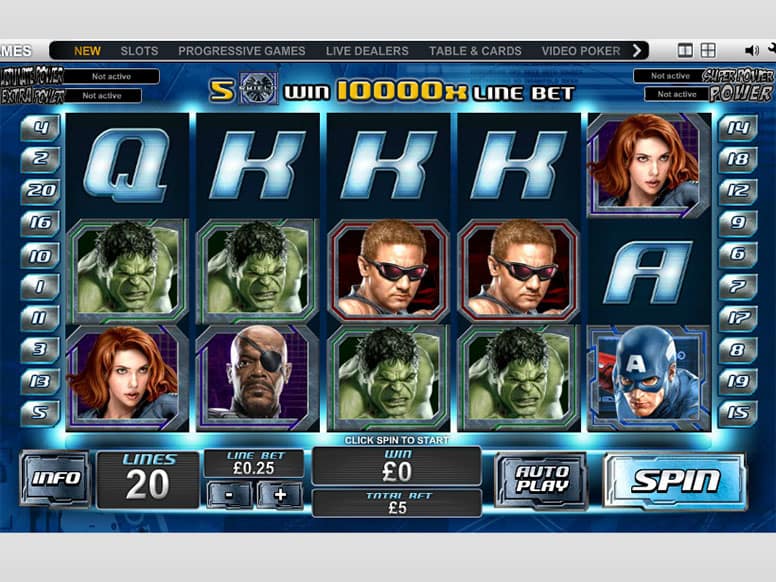
Task: Spin the reels with the SPIN button
Action: (x=675, y=481)
